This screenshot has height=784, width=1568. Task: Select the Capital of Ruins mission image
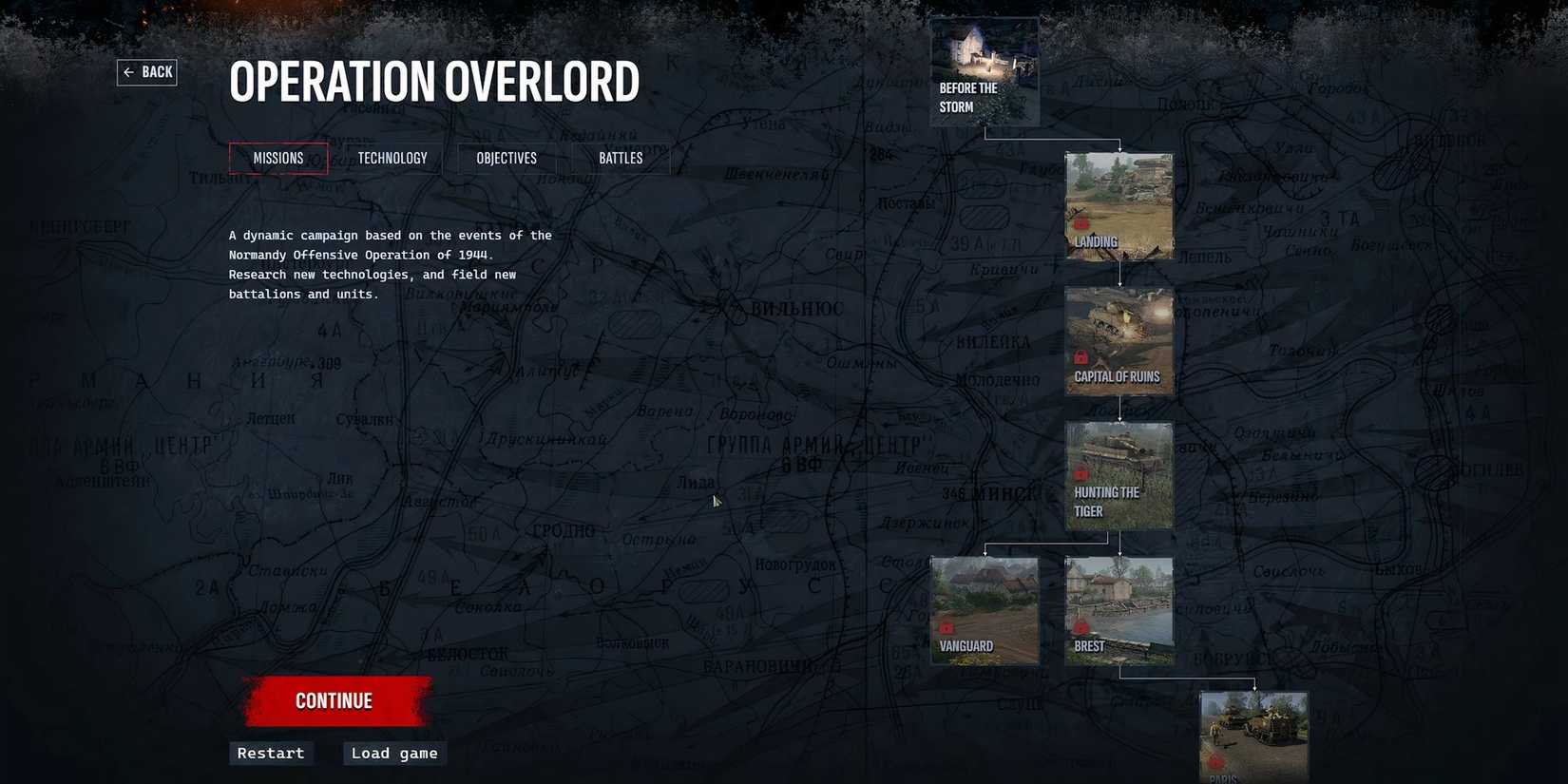pos(1119,328)
